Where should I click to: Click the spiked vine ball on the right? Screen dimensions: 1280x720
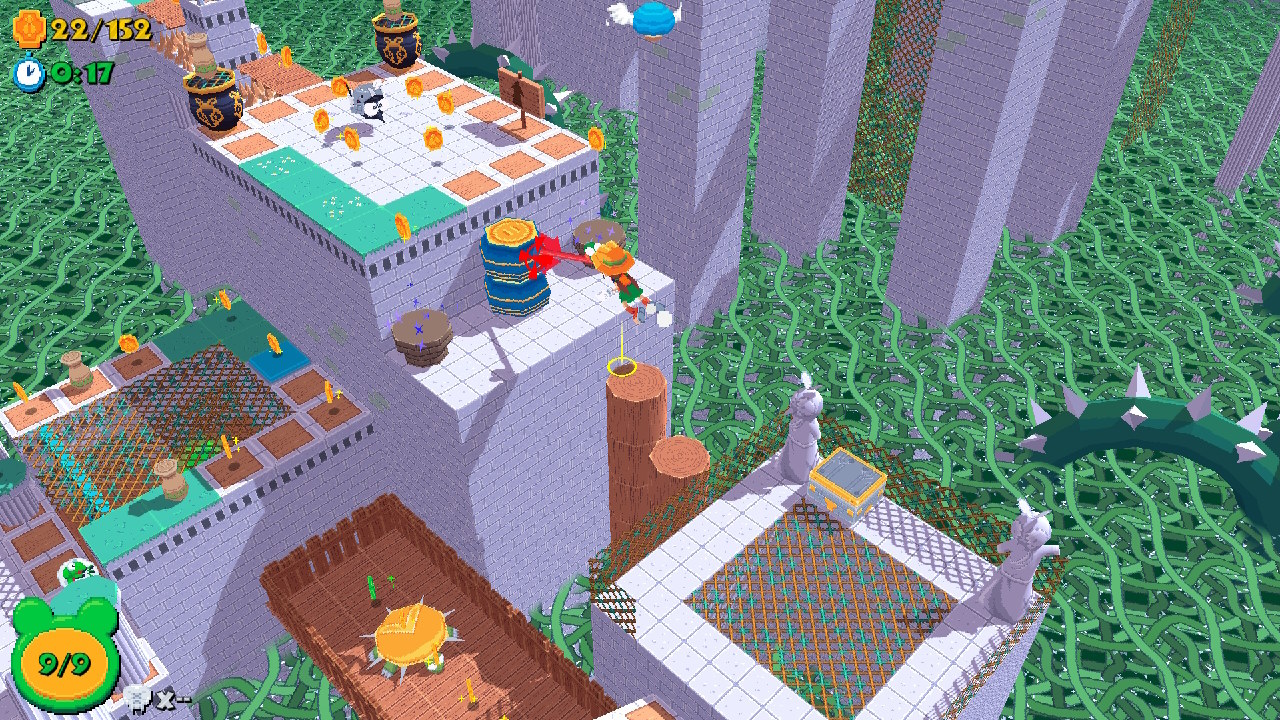click(1135, 420)
